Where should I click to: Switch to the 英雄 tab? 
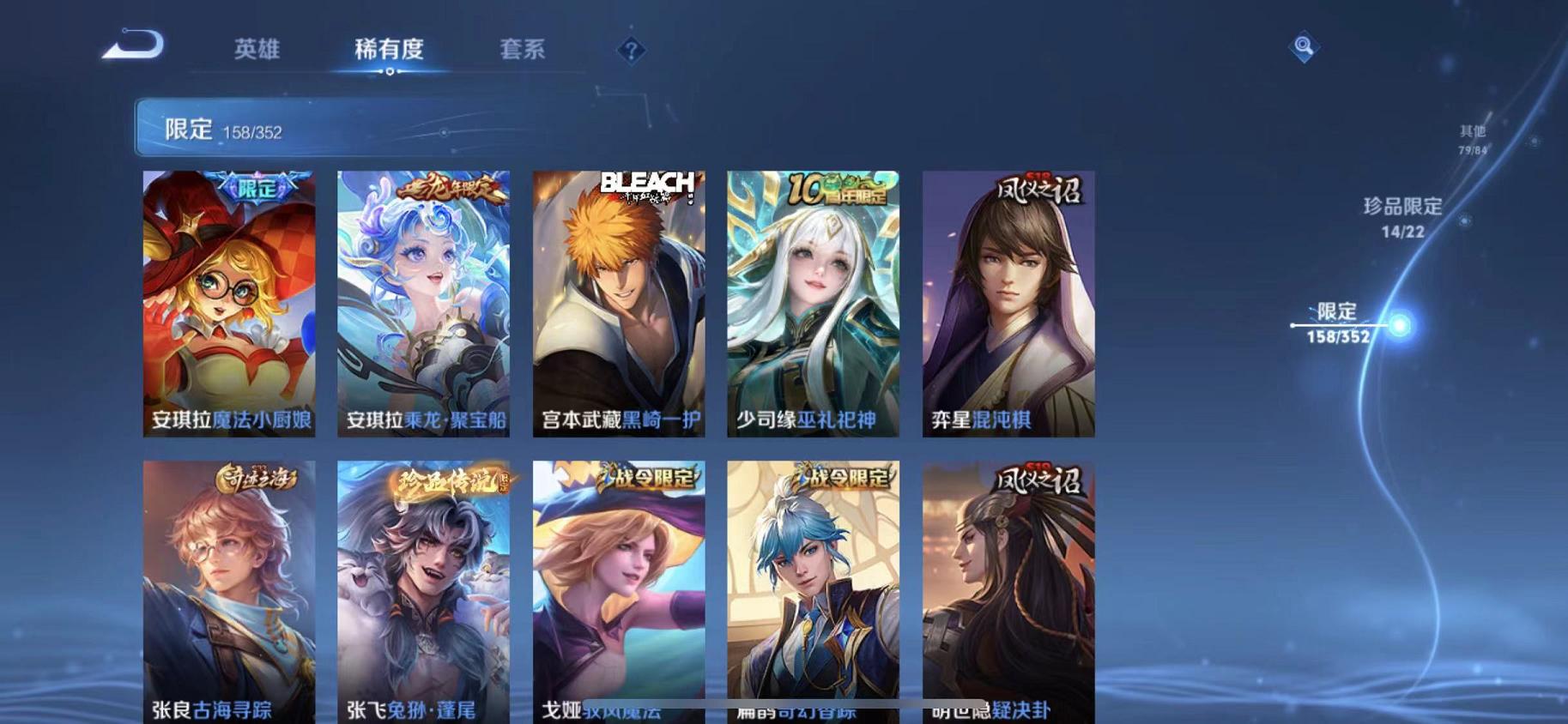[x=257, y=50]
